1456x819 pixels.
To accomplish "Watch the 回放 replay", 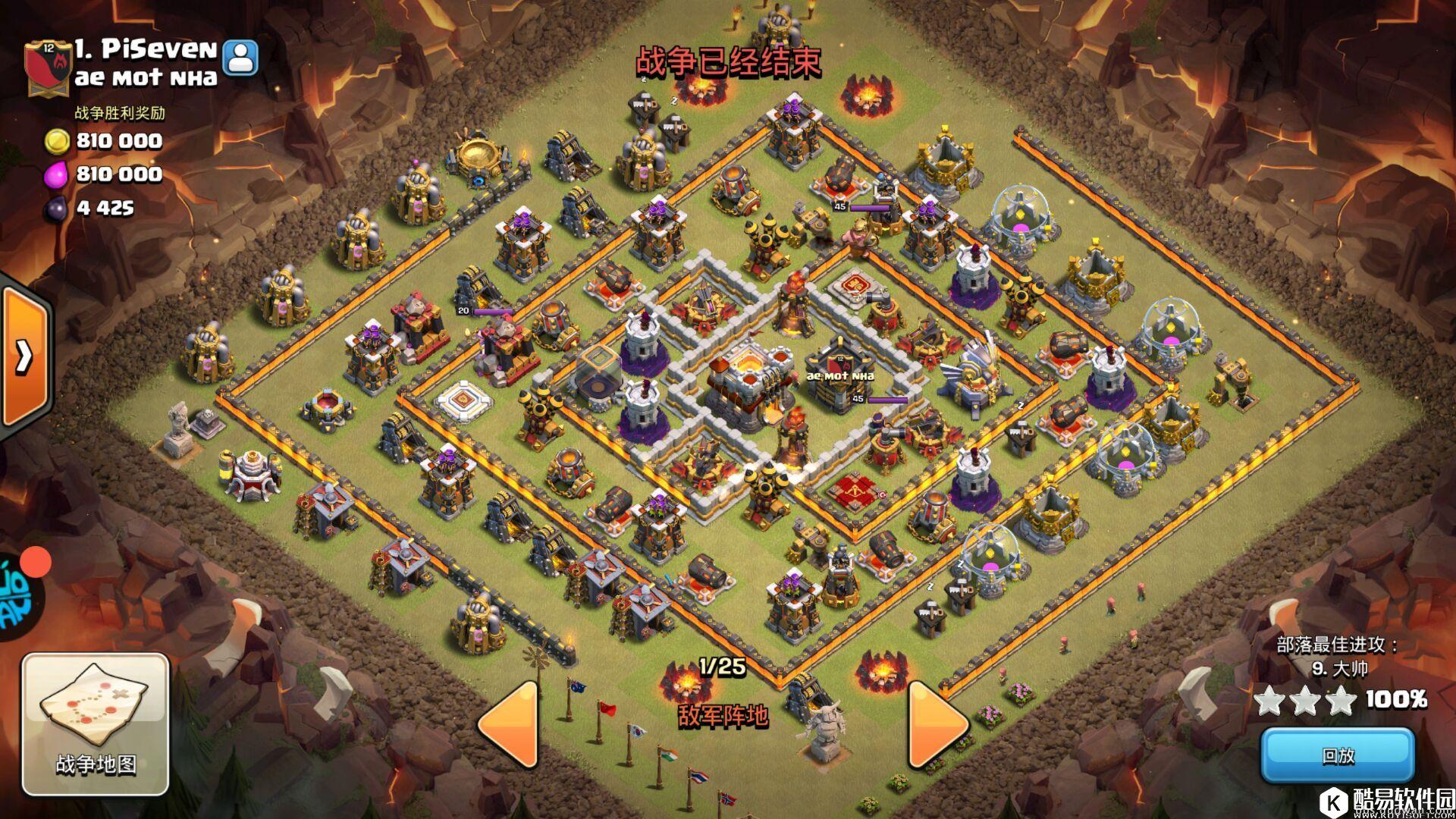I will coord(1338,755).
